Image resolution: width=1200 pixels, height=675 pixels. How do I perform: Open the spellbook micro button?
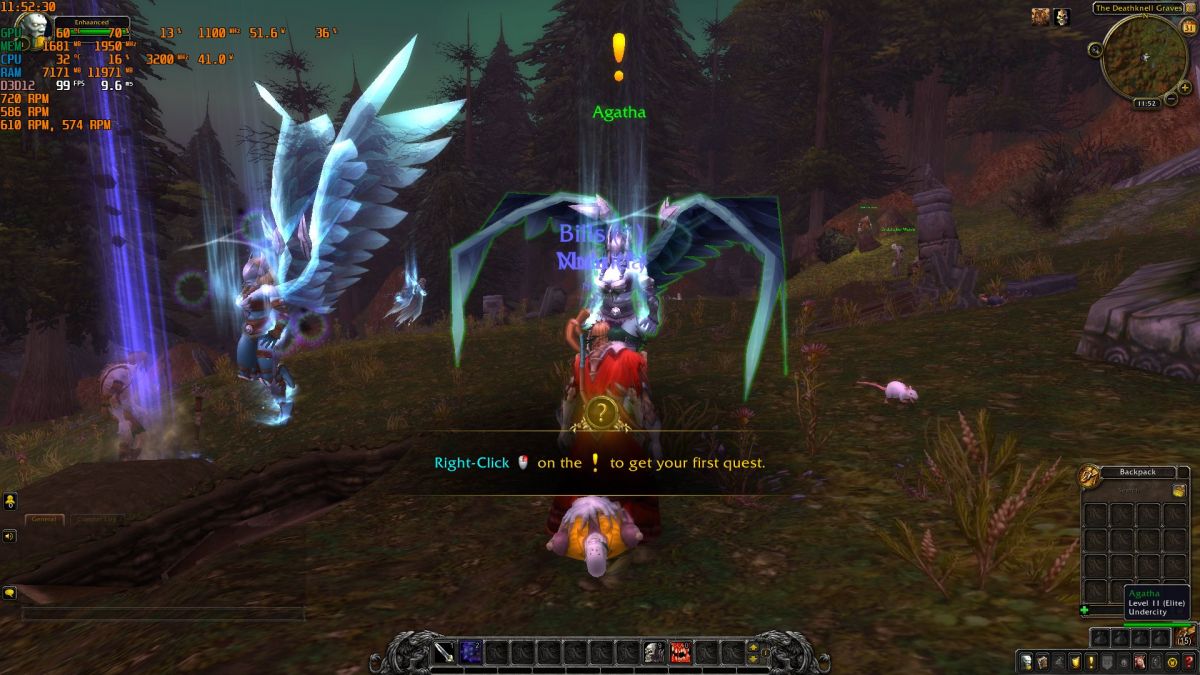click(1042, 662)
